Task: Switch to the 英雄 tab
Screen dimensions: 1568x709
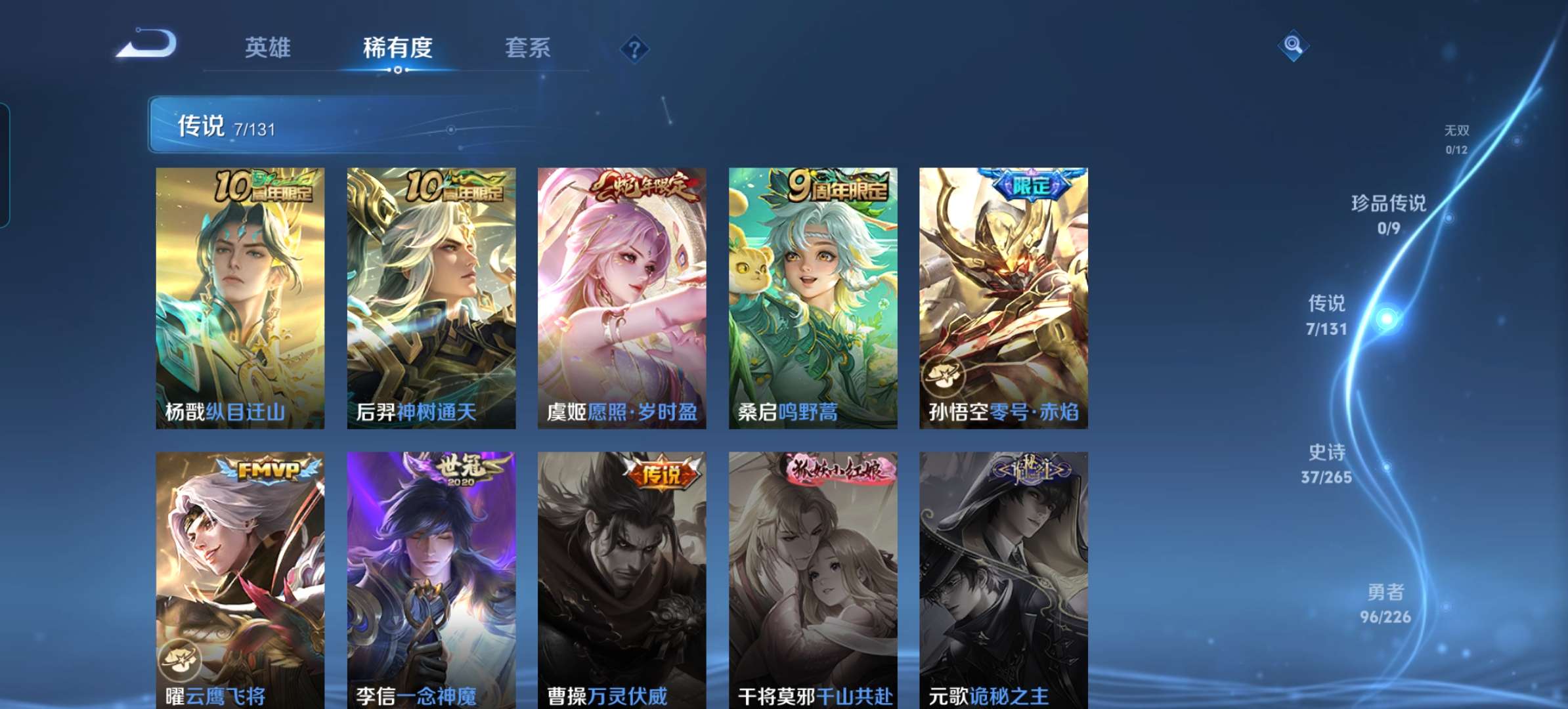Action: click(x=269, y=48)
